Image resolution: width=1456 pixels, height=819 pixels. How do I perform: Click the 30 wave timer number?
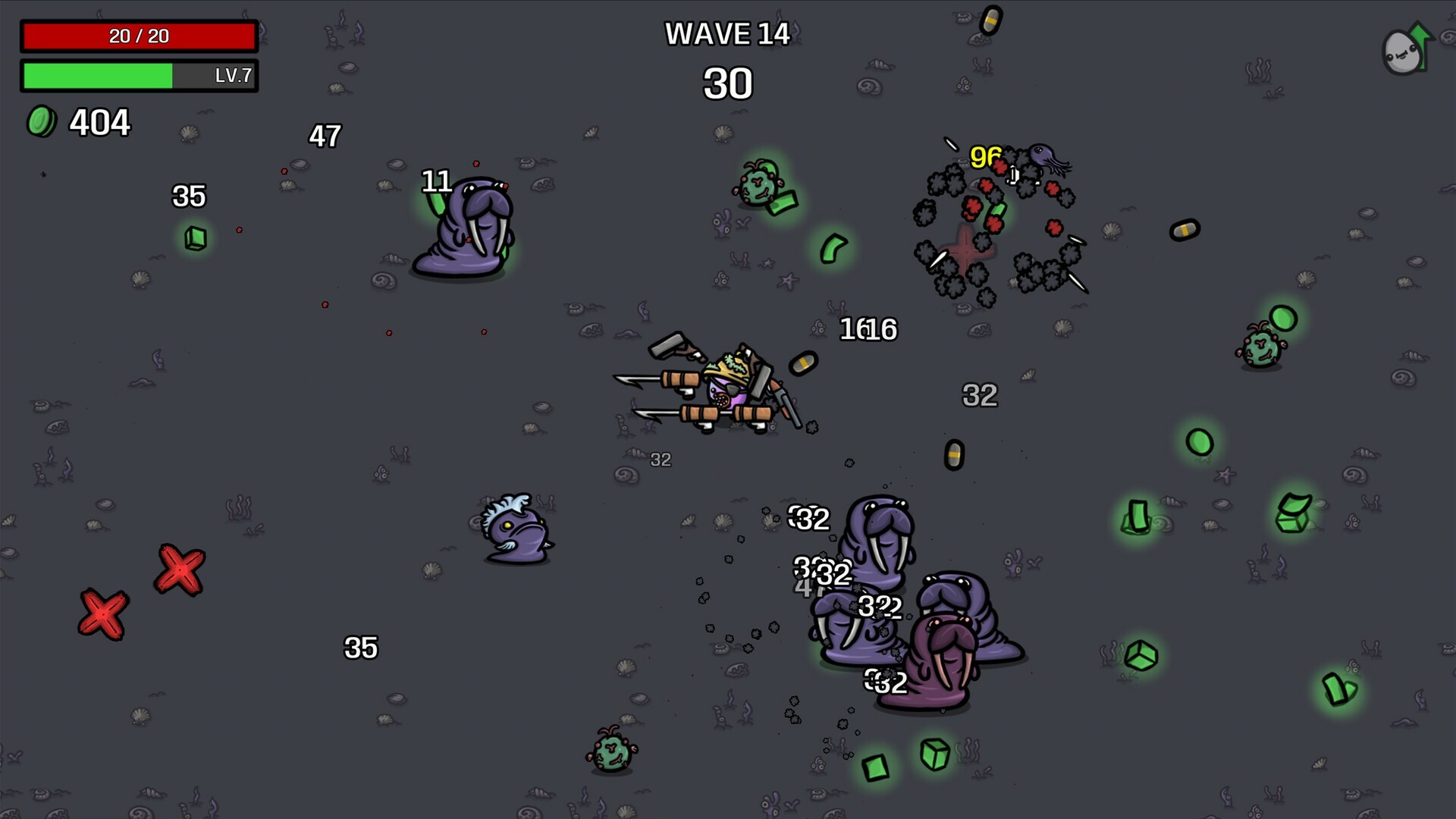pyautogui.click(x=729, y=83)
